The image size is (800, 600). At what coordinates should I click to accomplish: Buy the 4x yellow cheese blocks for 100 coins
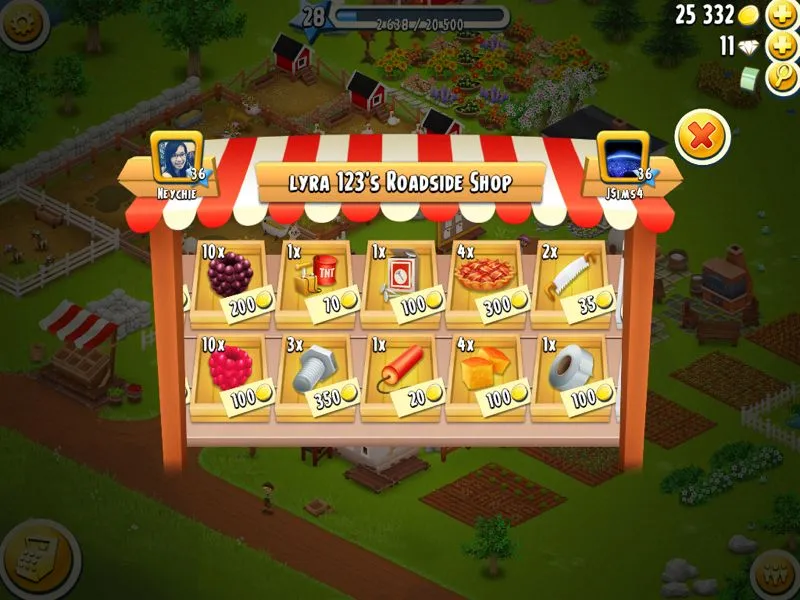coord(489,375)
